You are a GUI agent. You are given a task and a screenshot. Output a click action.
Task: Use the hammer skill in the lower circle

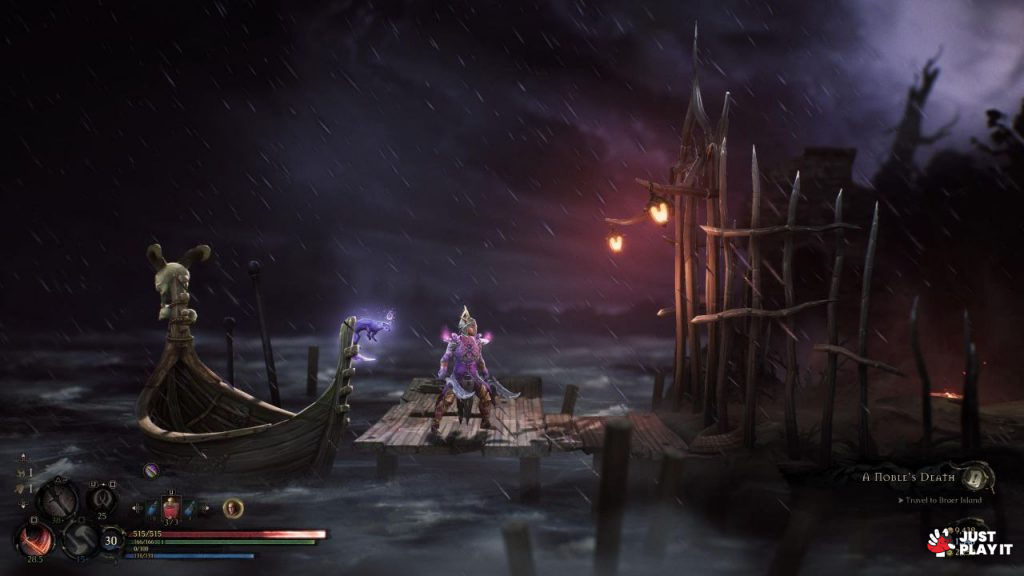[80, 541]
